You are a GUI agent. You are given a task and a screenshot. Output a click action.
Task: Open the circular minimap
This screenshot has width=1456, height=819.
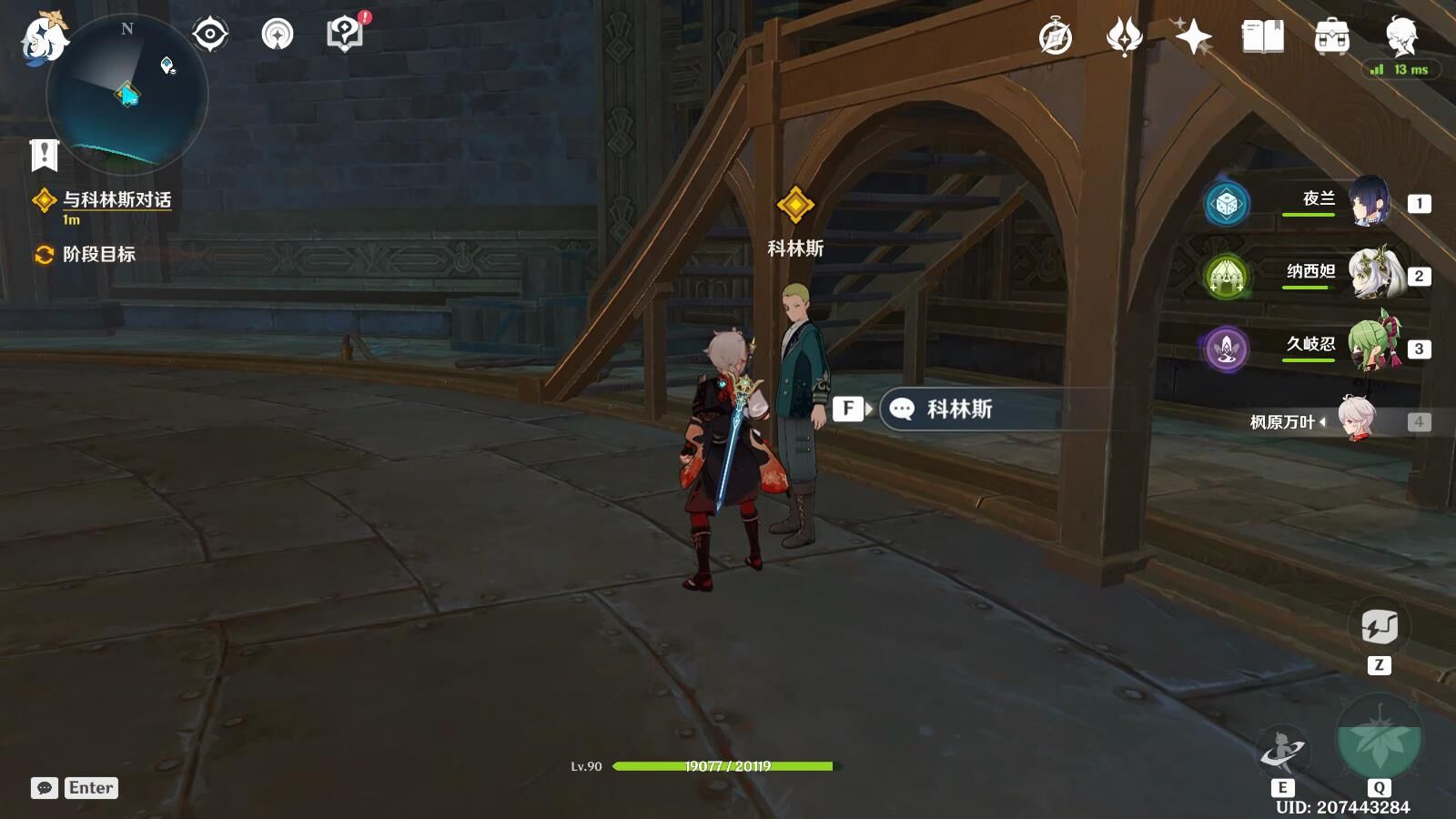pos(127,93)
